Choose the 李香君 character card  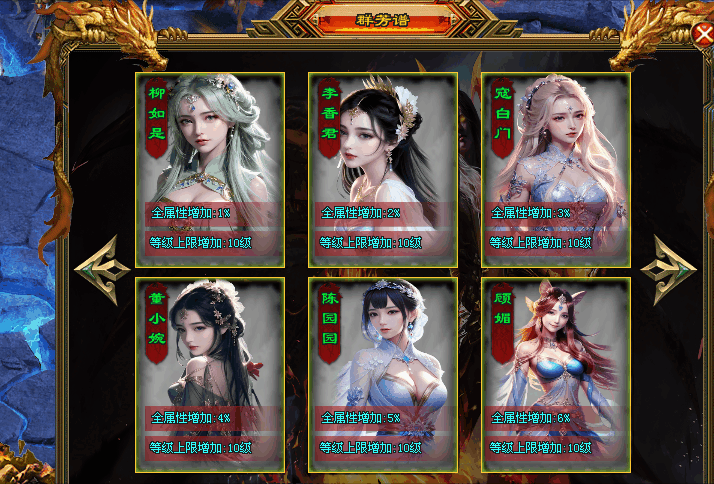point(383,169)
